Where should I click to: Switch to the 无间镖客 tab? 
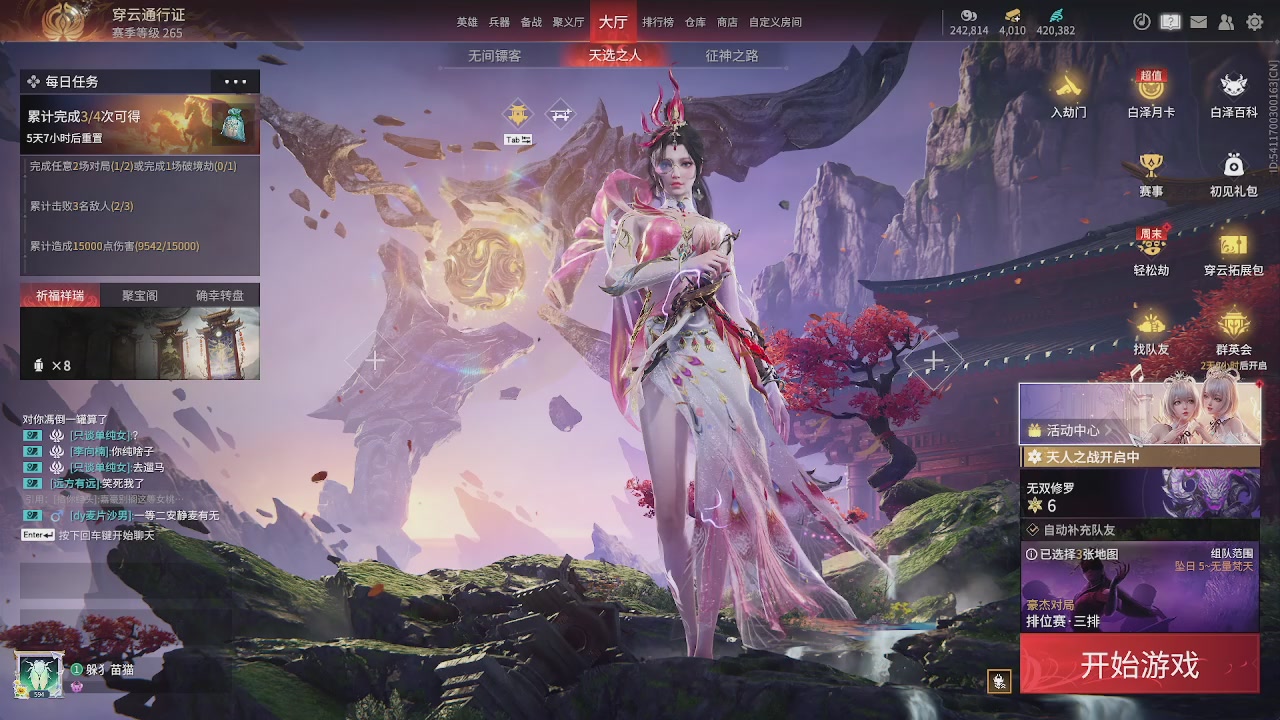(x=494, y=56)
